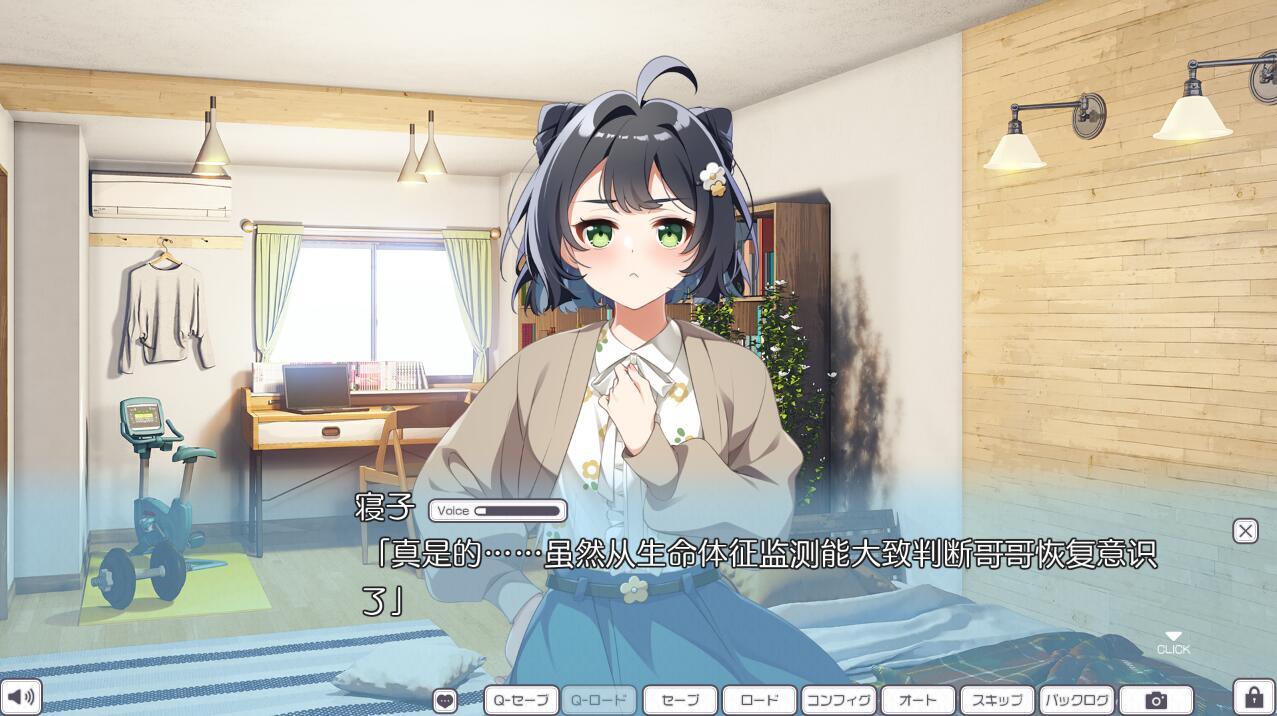Activate the スキップ skip button
The image size is (1277, 716).
coord(997,700)
